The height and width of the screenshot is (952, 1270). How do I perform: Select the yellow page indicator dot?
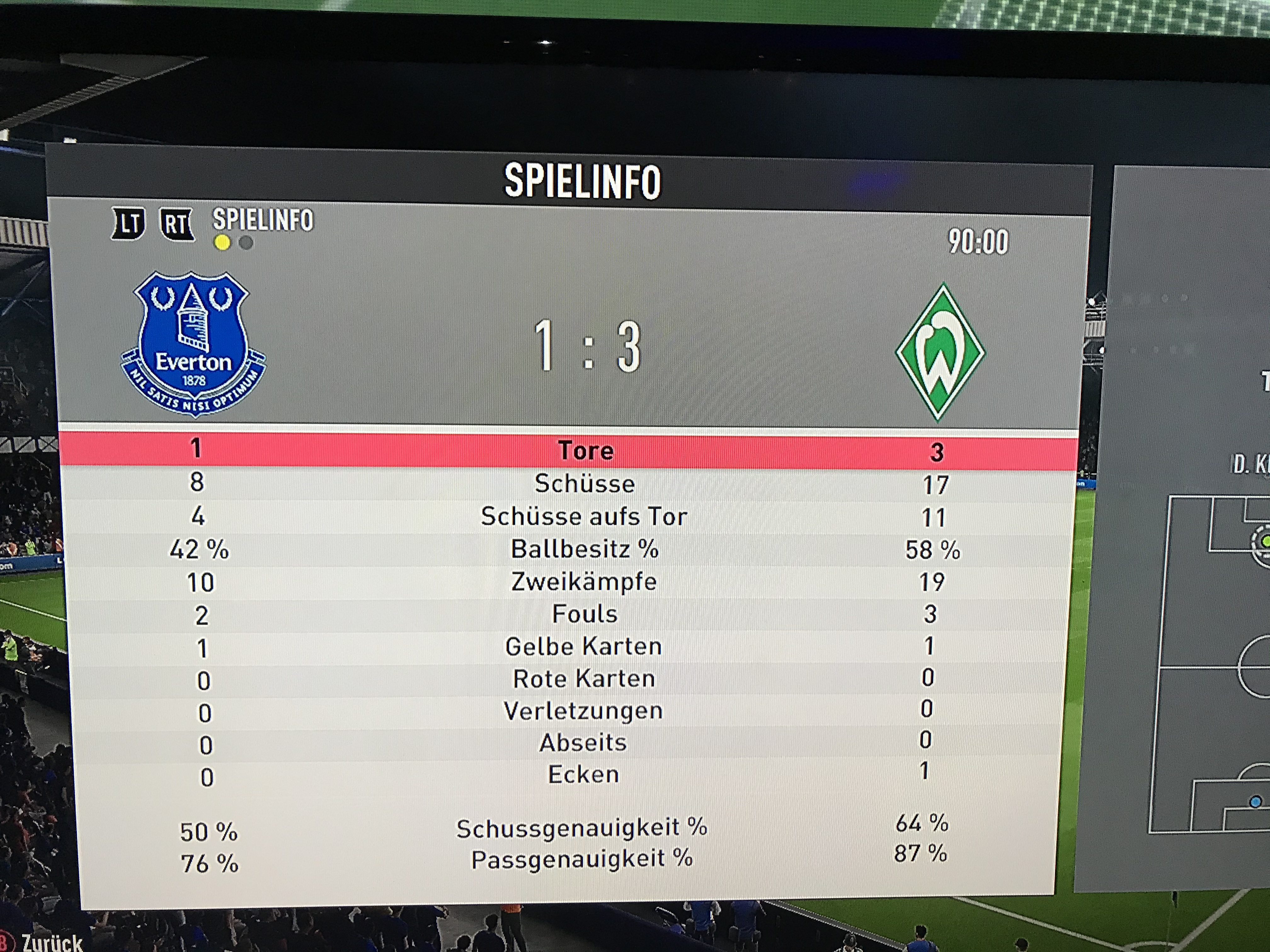coord(222,243)
